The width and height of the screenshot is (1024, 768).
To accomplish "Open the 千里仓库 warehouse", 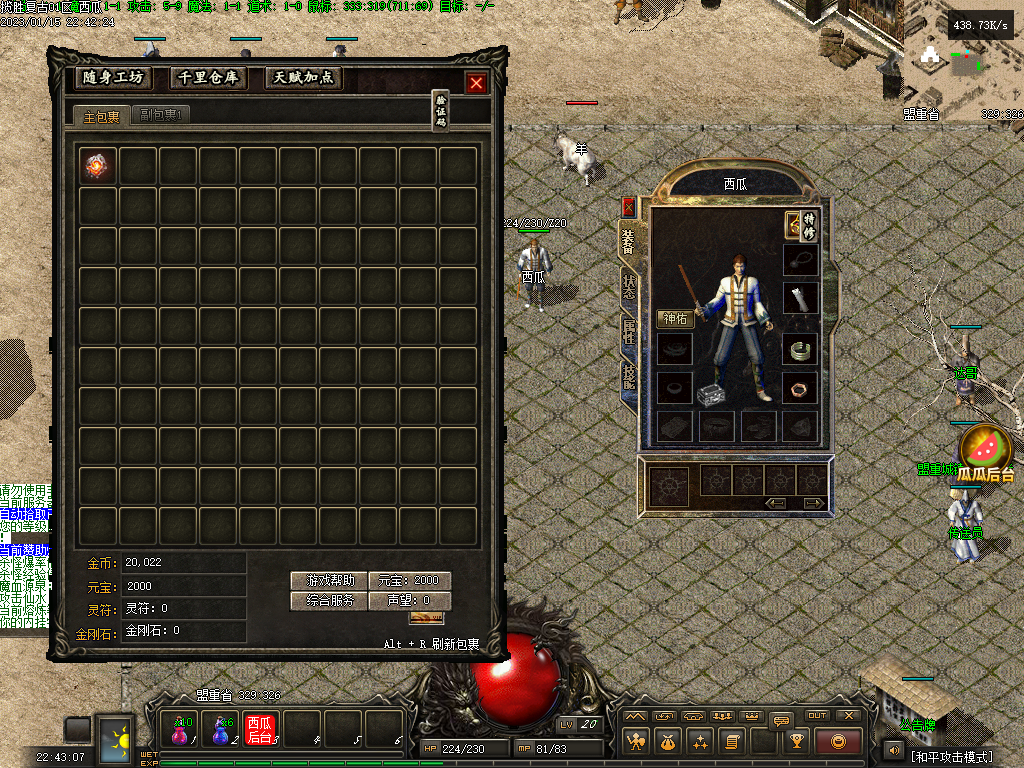I will point(209,78).
